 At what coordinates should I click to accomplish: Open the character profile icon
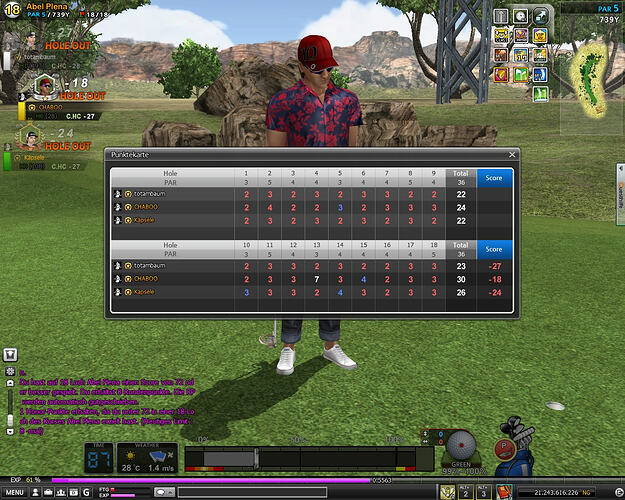[x=35, y=493]
